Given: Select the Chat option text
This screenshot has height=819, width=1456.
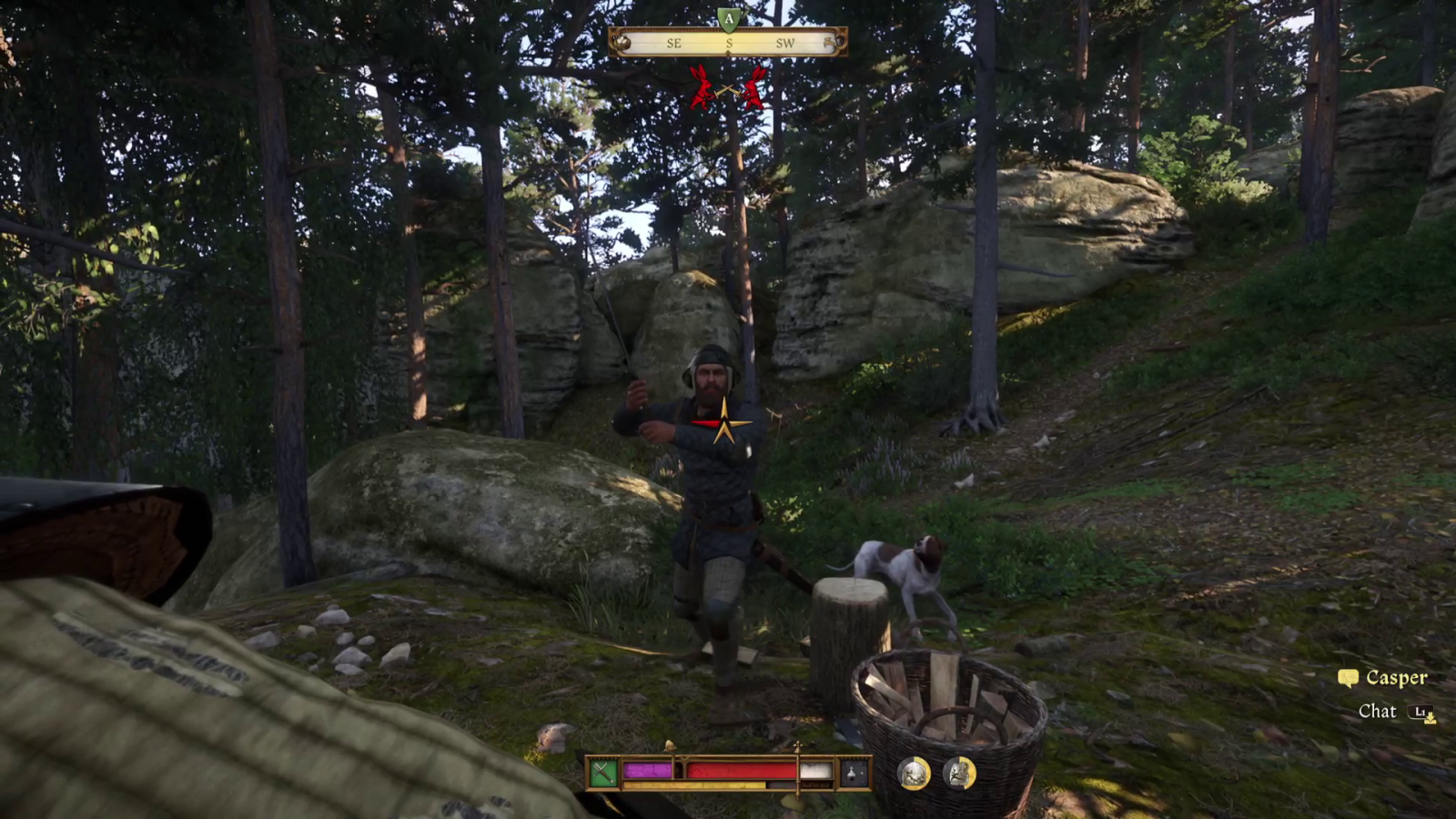Looking at the screenshot, I should coord(1377,712).
